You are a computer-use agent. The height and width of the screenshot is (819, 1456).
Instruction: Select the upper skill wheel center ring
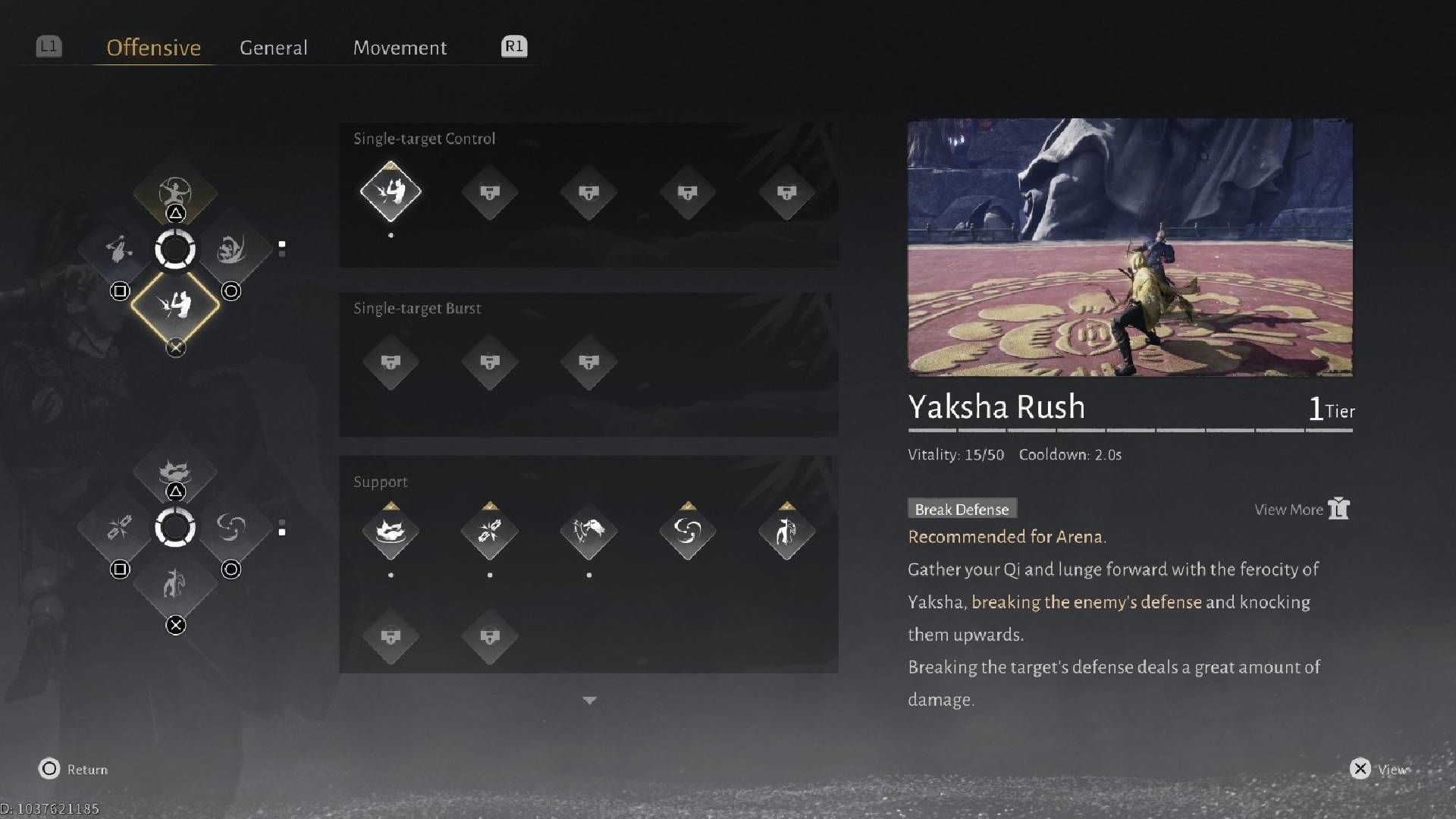tap(175, 250)
